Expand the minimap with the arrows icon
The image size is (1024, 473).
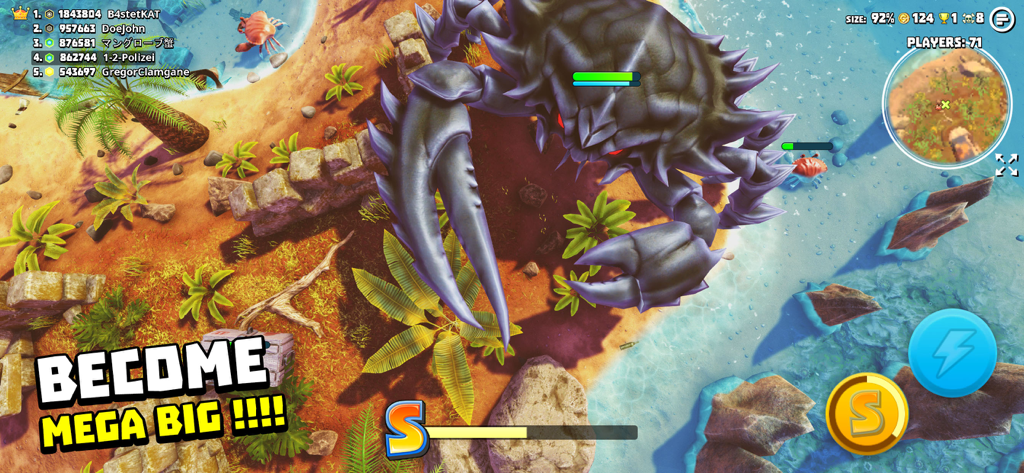(x=1006, y=165)
